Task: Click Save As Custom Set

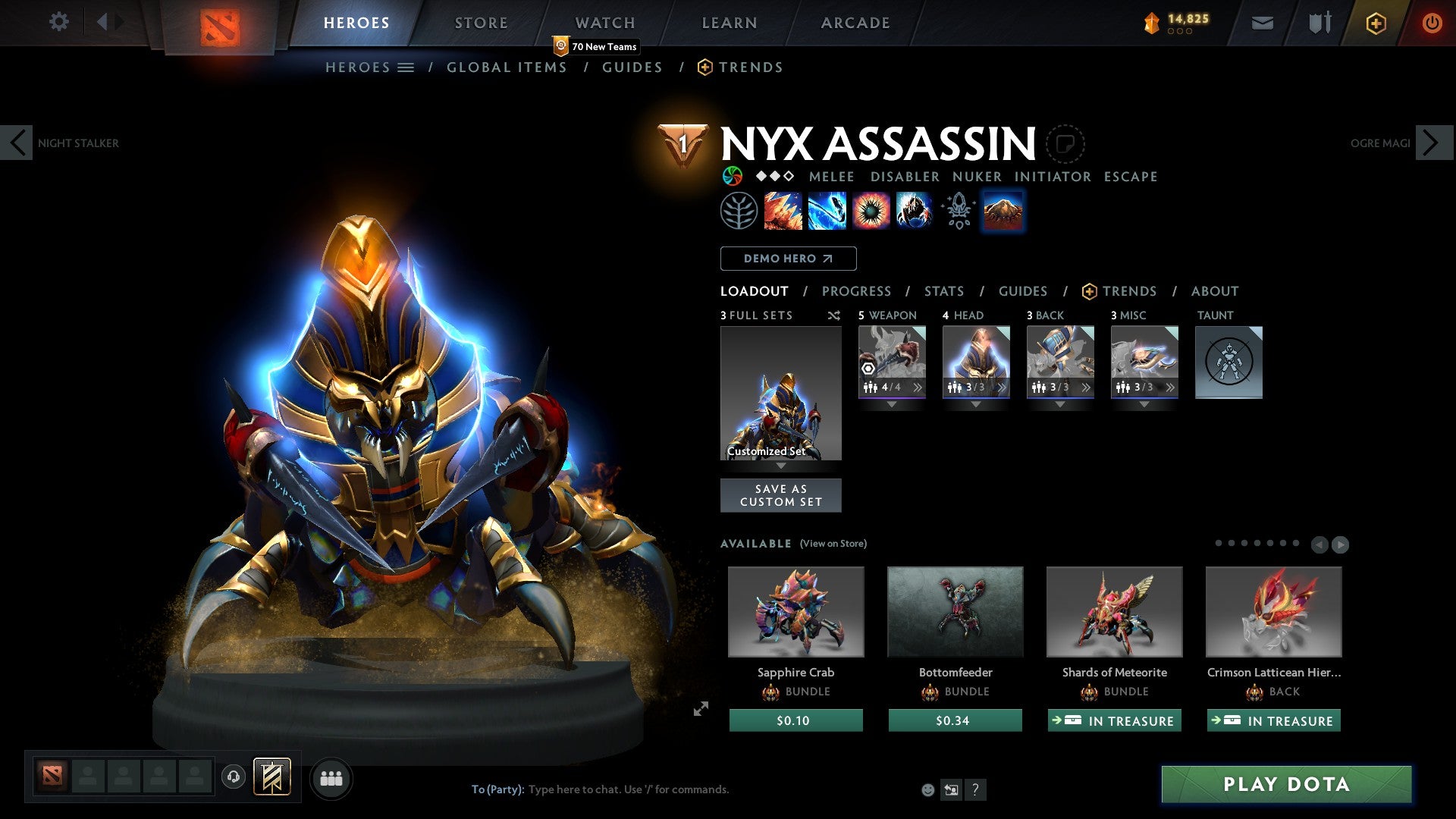Action: 780,494
